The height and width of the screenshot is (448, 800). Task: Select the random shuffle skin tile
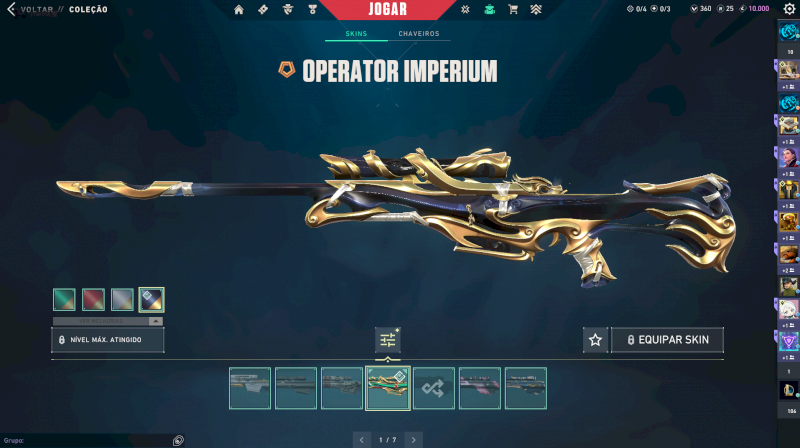[x=434, y=388]
